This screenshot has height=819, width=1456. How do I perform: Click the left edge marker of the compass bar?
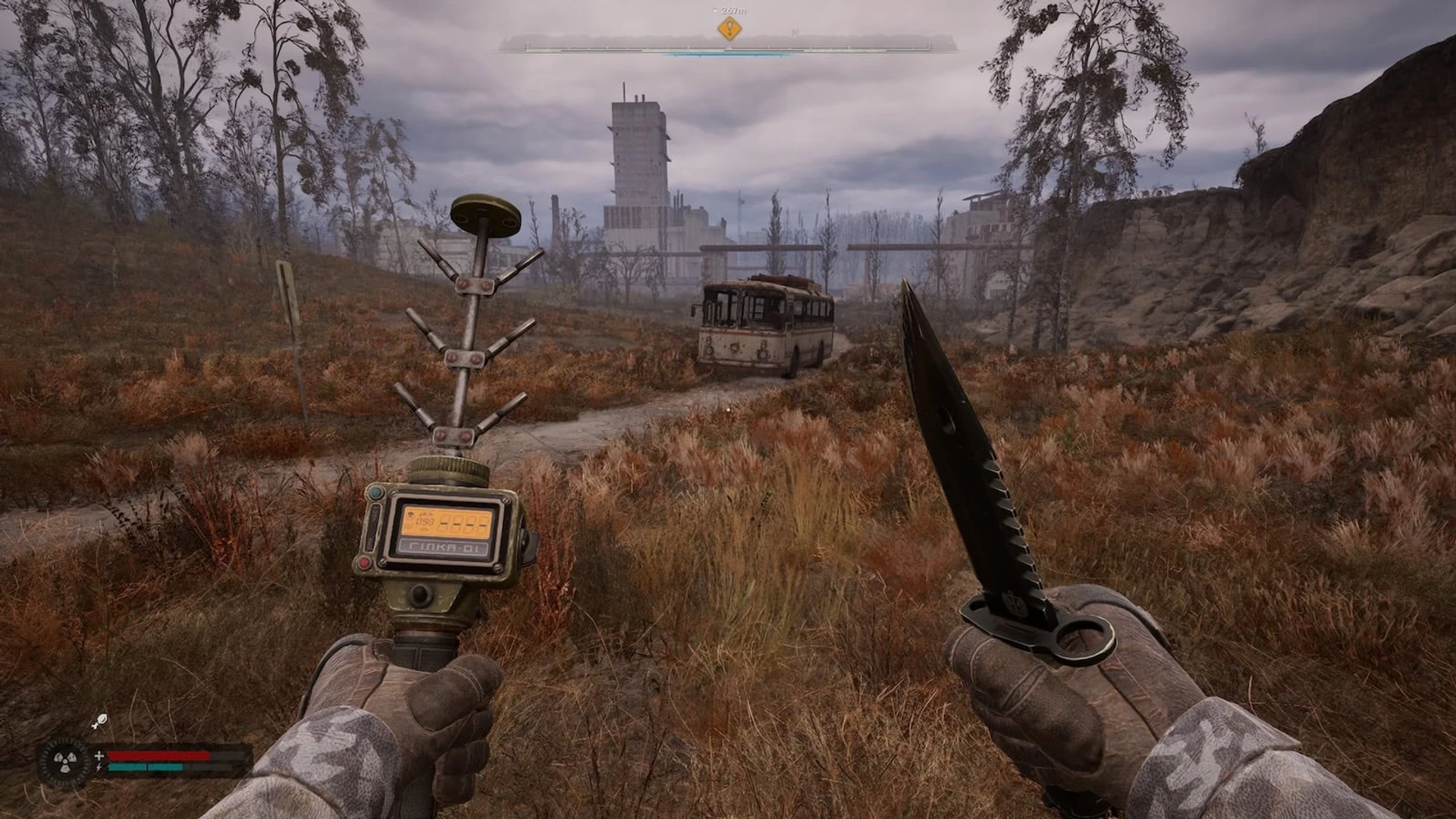(525, 45)
